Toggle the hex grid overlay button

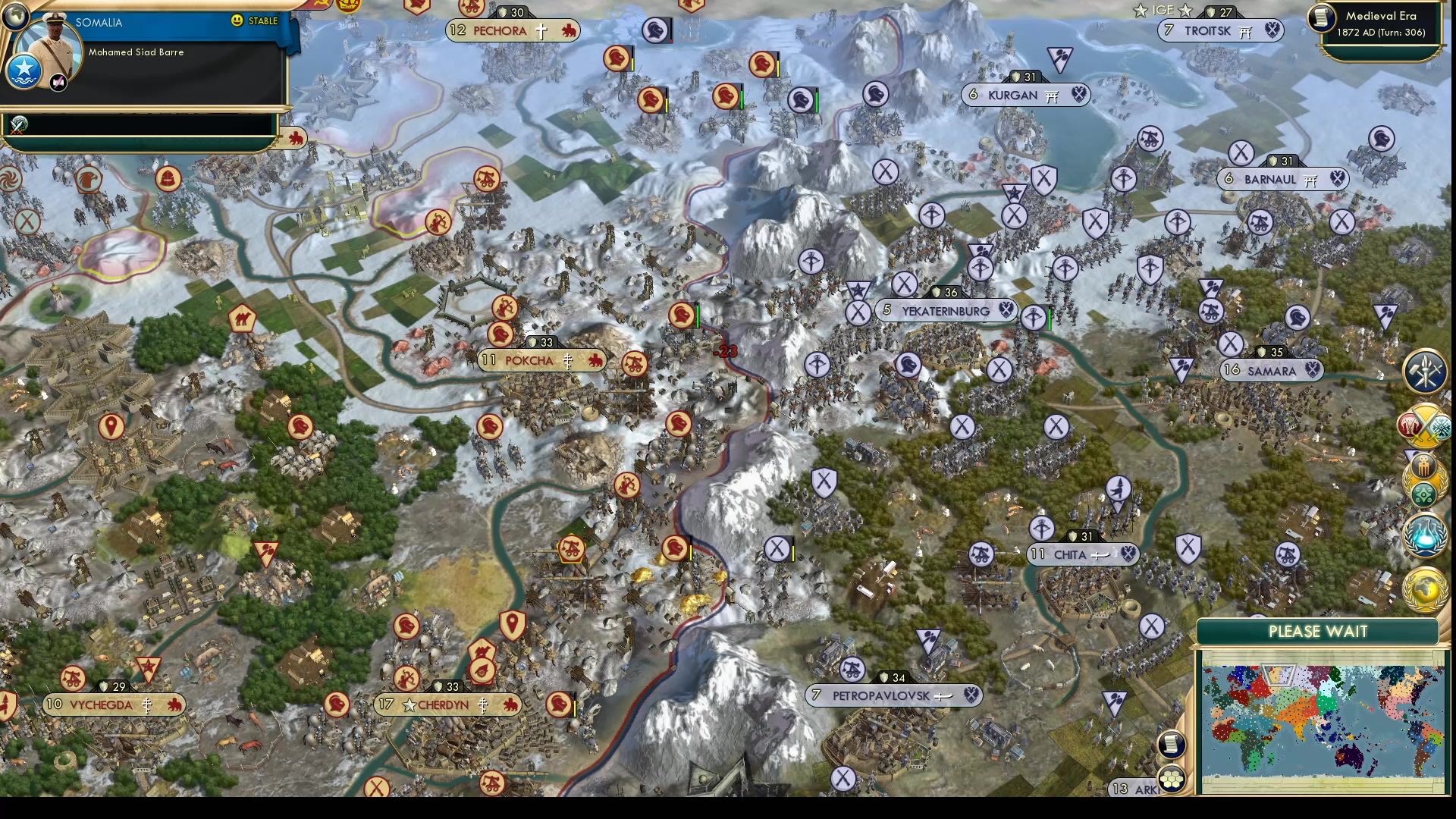1172,779
